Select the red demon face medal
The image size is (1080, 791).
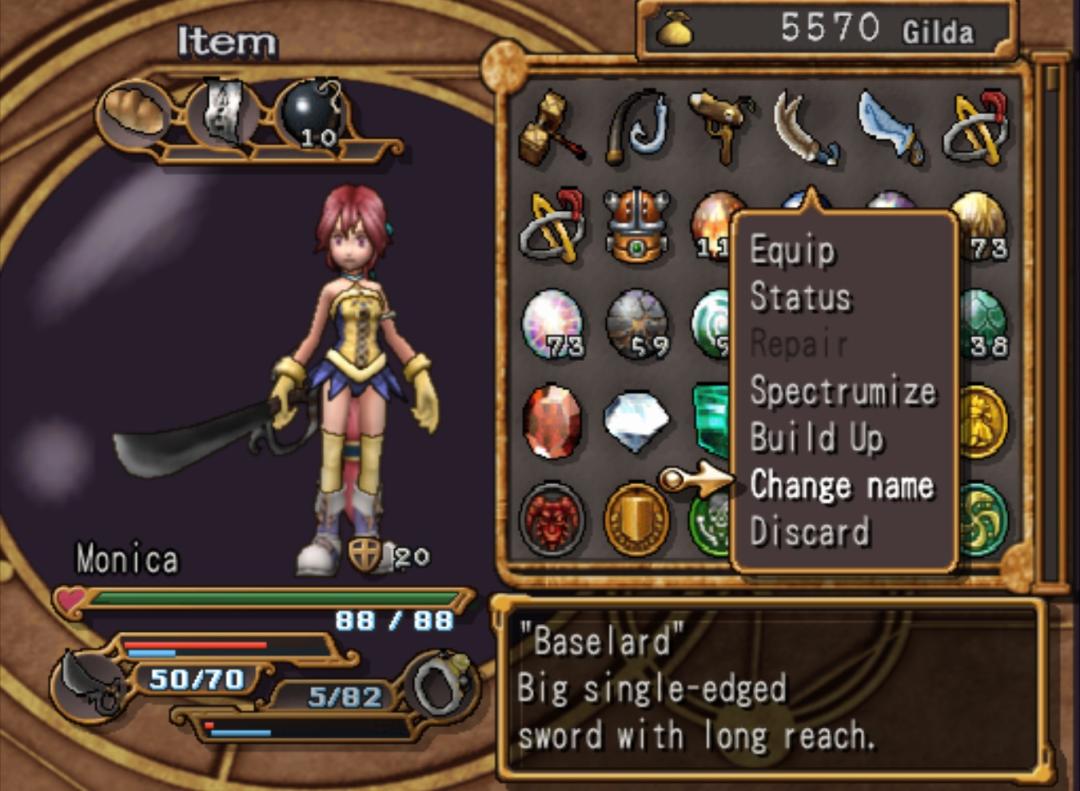(551, 519)
